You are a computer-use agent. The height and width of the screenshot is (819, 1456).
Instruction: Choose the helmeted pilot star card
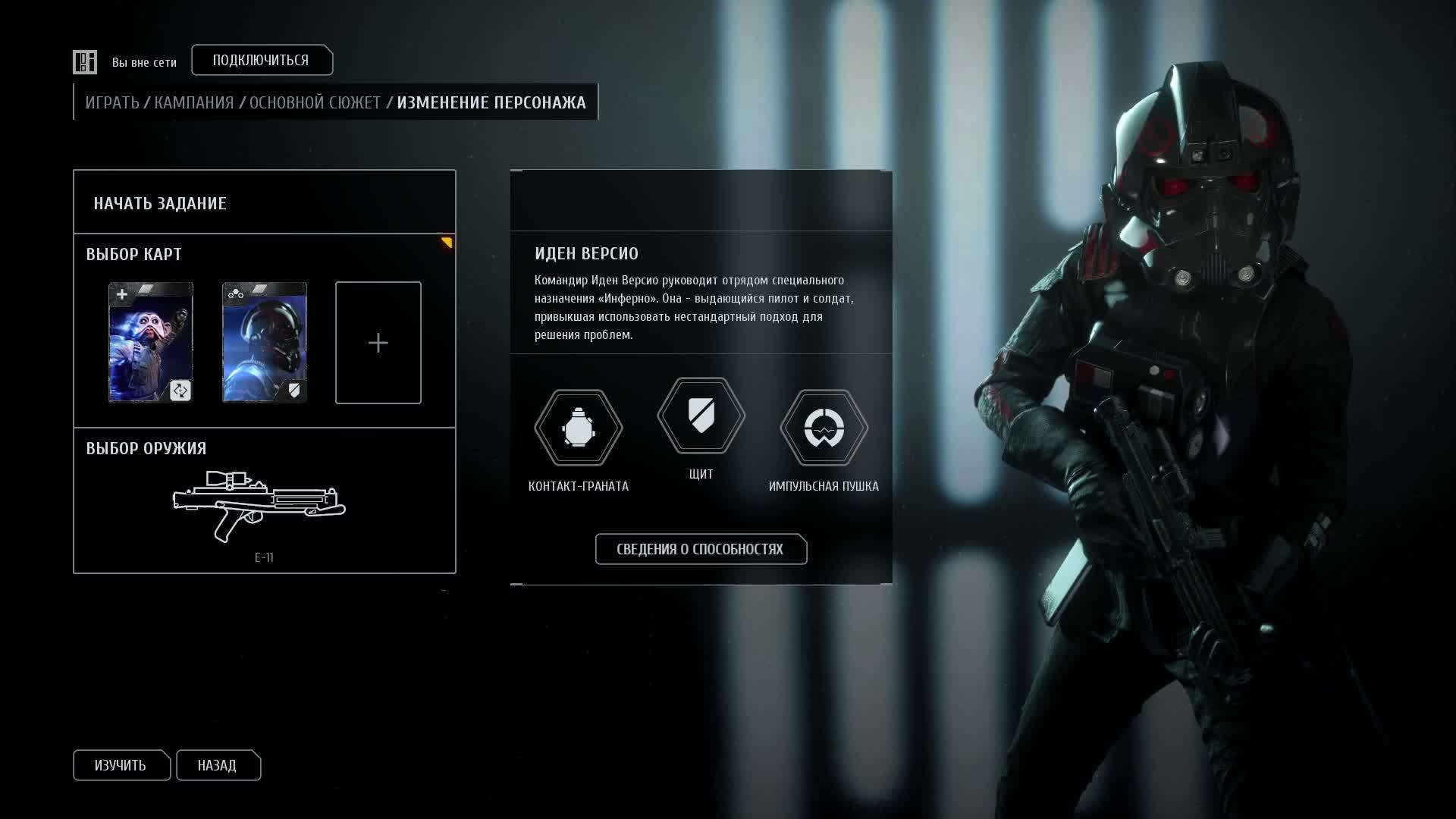click(265, 343)
